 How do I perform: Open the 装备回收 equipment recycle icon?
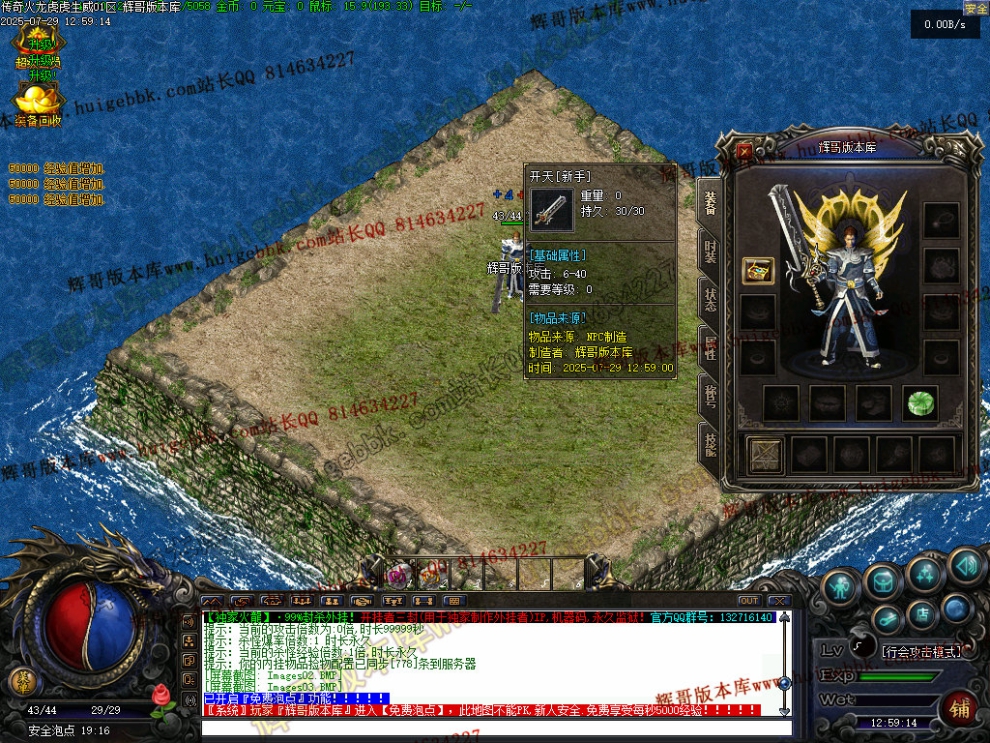[37, 105]
